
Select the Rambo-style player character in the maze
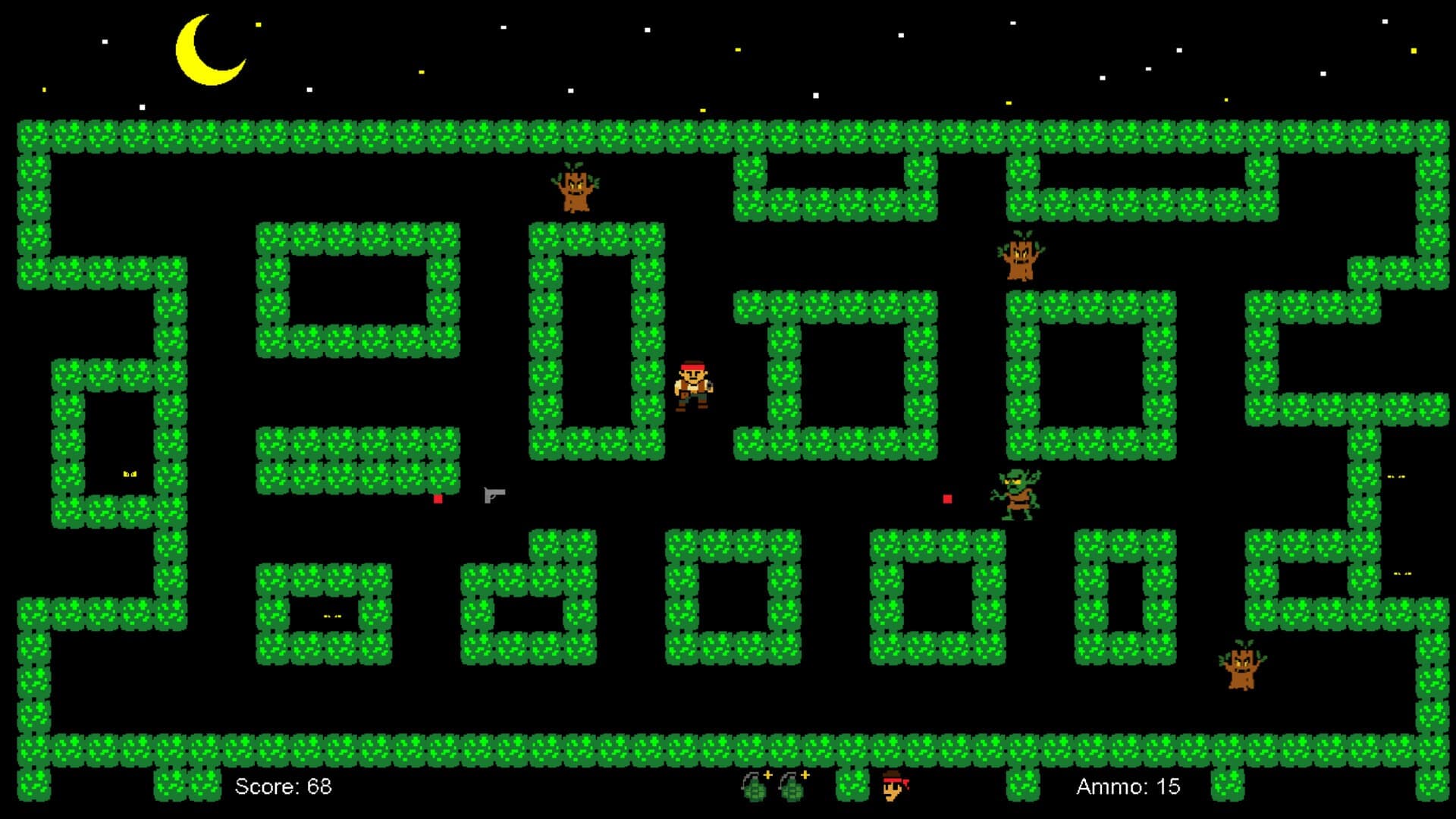[x=695, y=387]
